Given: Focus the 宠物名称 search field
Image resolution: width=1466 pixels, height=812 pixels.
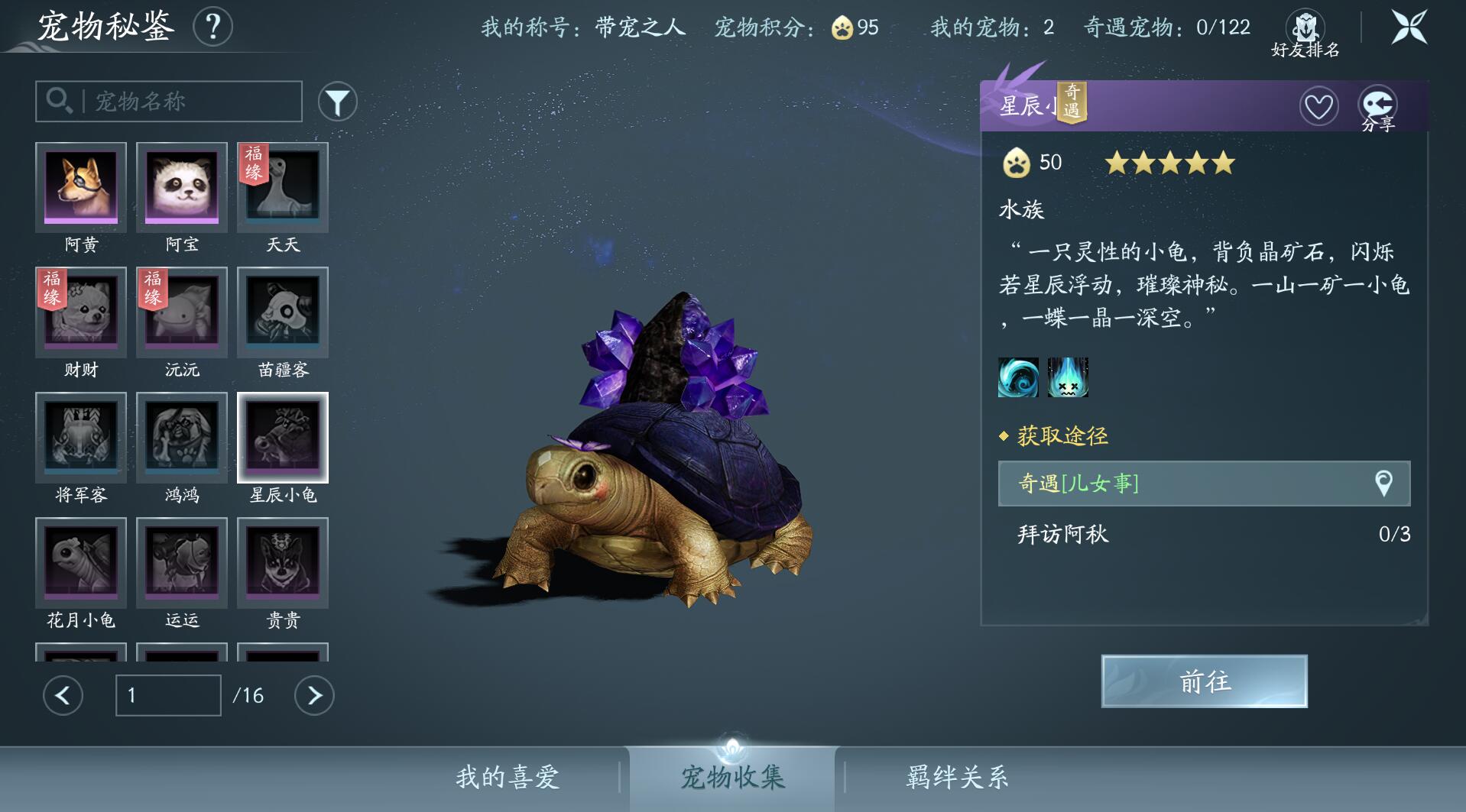Looking at the screenshot, I should (183, 102).
